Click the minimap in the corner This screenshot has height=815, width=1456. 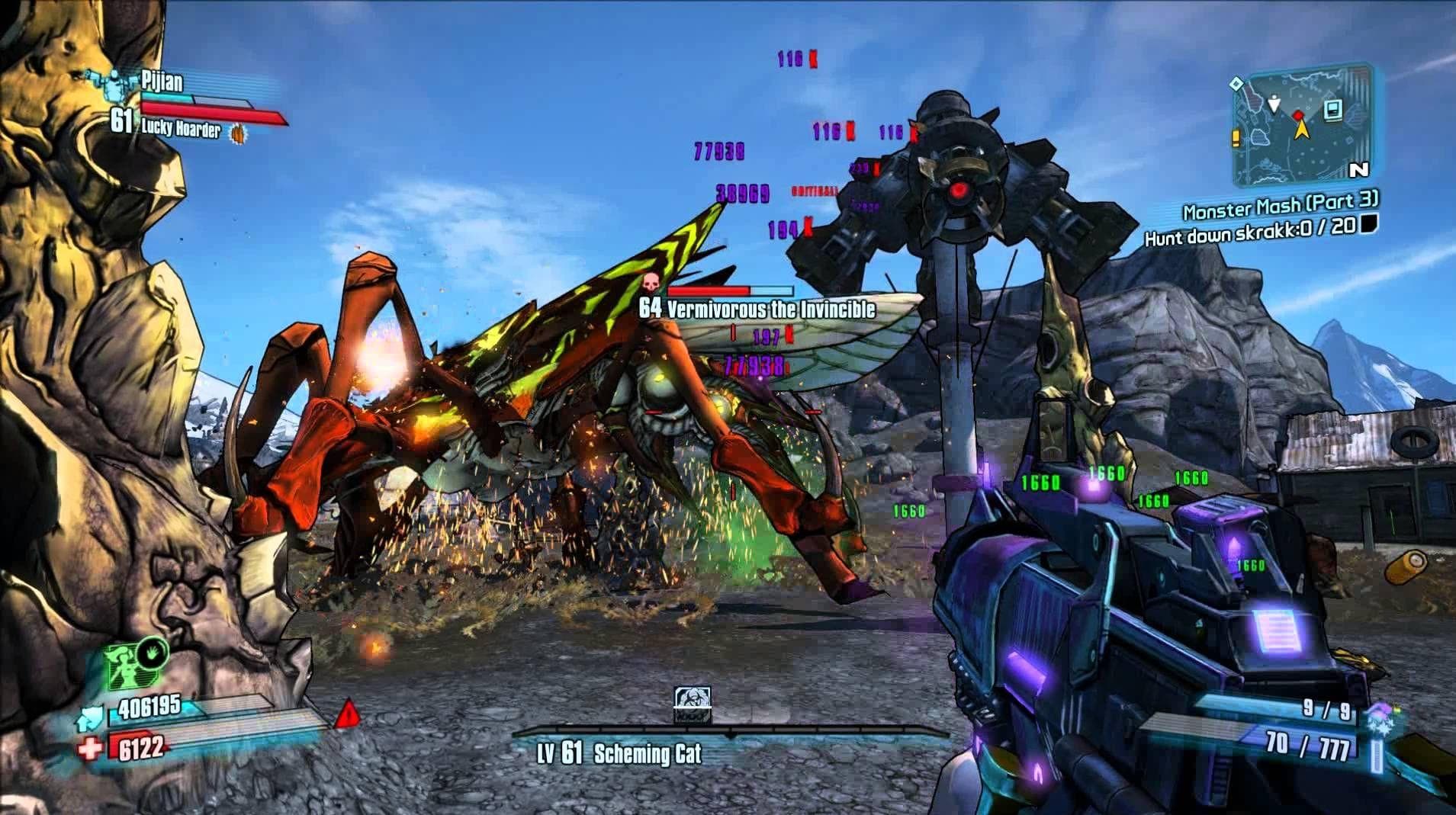(x=1303, y=128)
